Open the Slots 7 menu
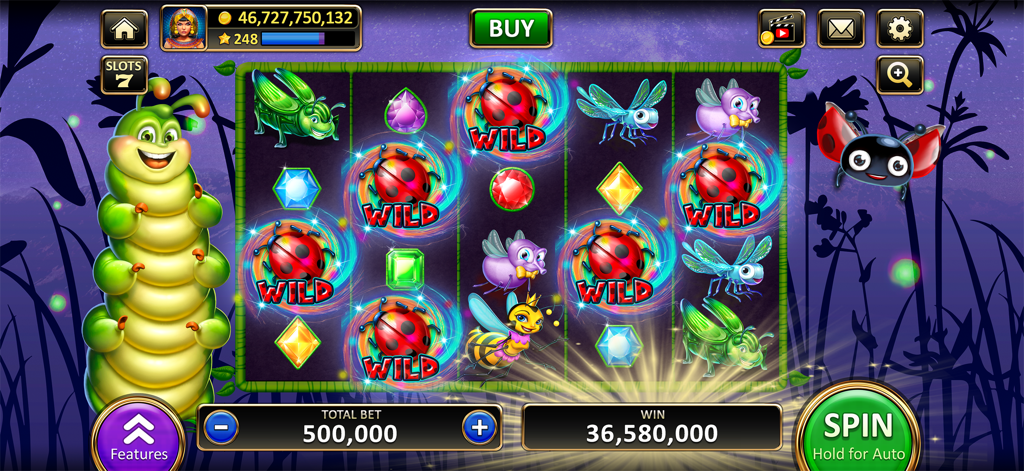The height and width of the screenshot is (471, 1024). (124, 75)
